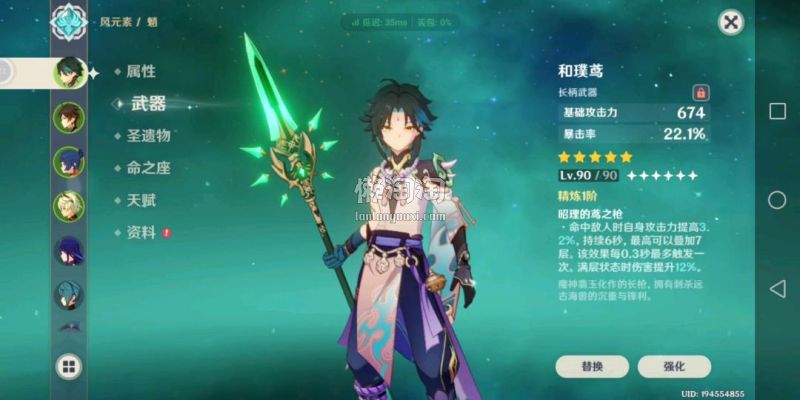Open the 资料 profile tab
800x400 pixels.
(140, 232)
